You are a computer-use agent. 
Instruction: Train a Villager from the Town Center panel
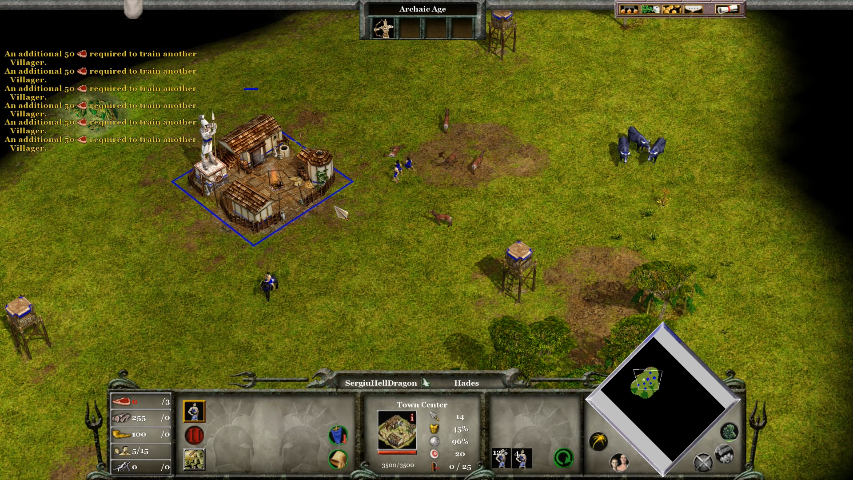click(x=195, y=410)
